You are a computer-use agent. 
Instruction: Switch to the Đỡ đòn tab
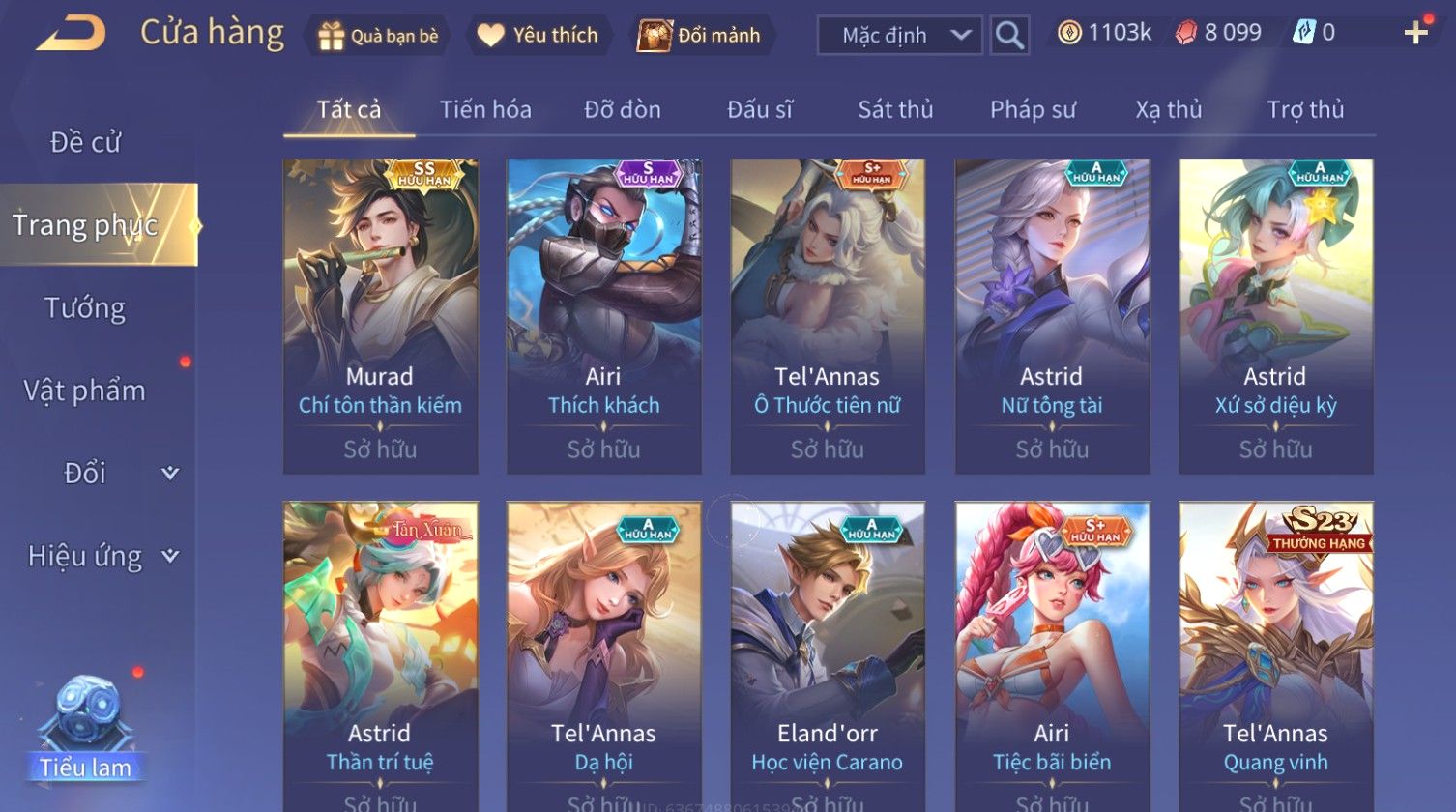coord(623,110)
